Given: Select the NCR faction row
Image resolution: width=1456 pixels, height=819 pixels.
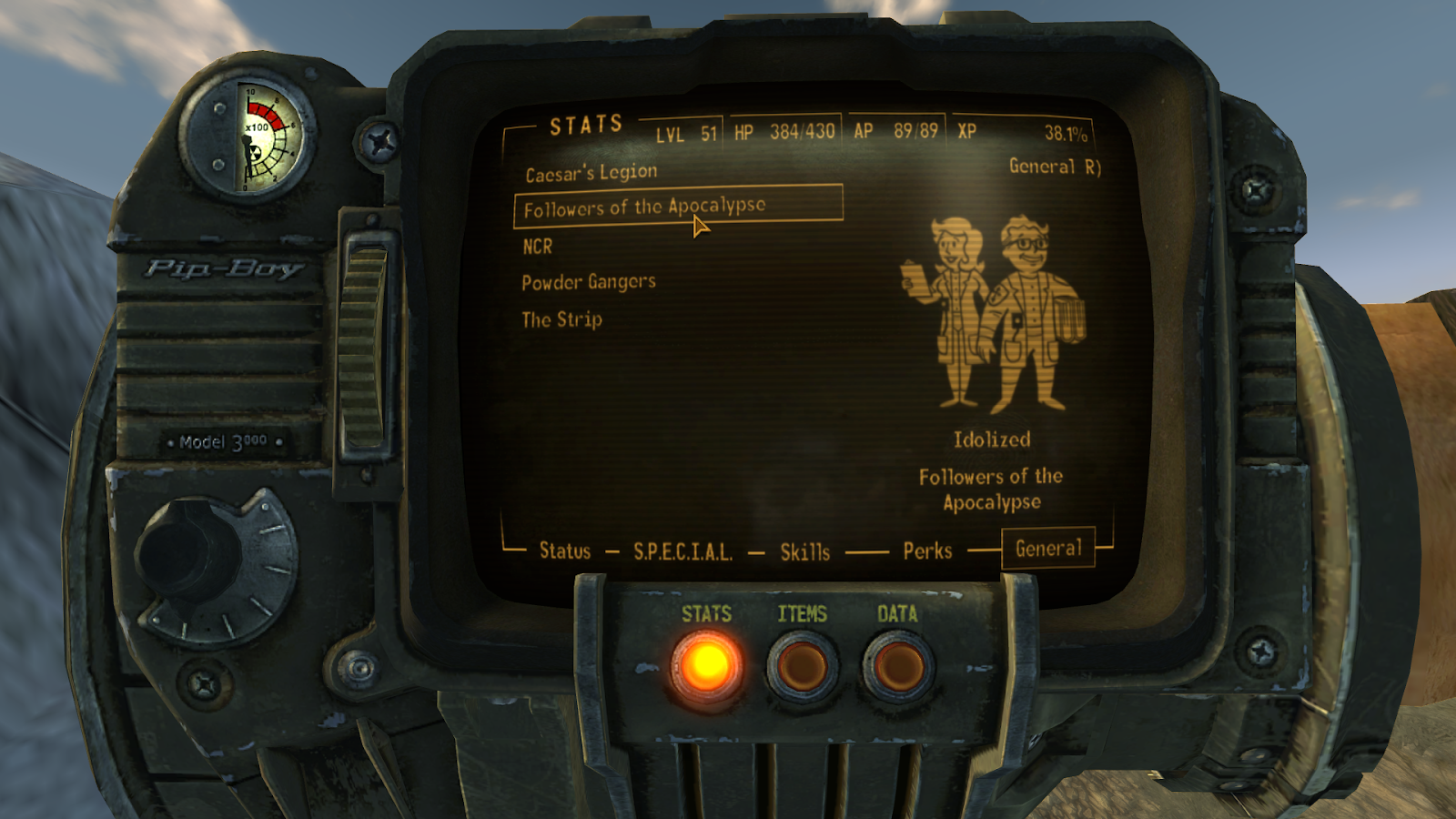Looking at the screenshot, I should click(538, 247).
